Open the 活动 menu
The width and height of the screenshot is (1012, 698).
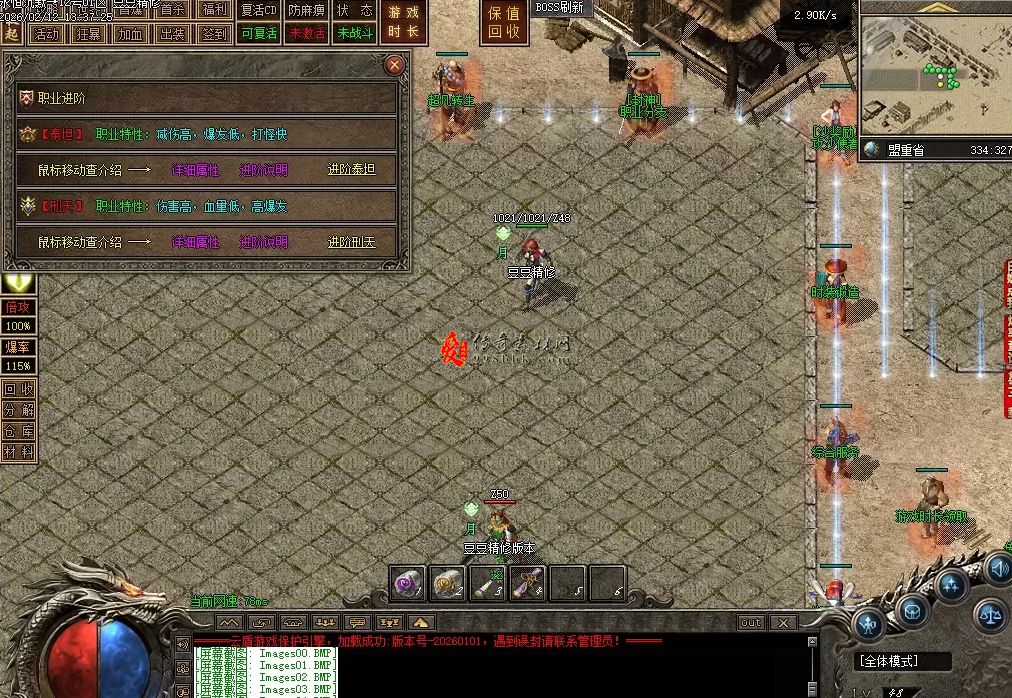coord(46,34)
